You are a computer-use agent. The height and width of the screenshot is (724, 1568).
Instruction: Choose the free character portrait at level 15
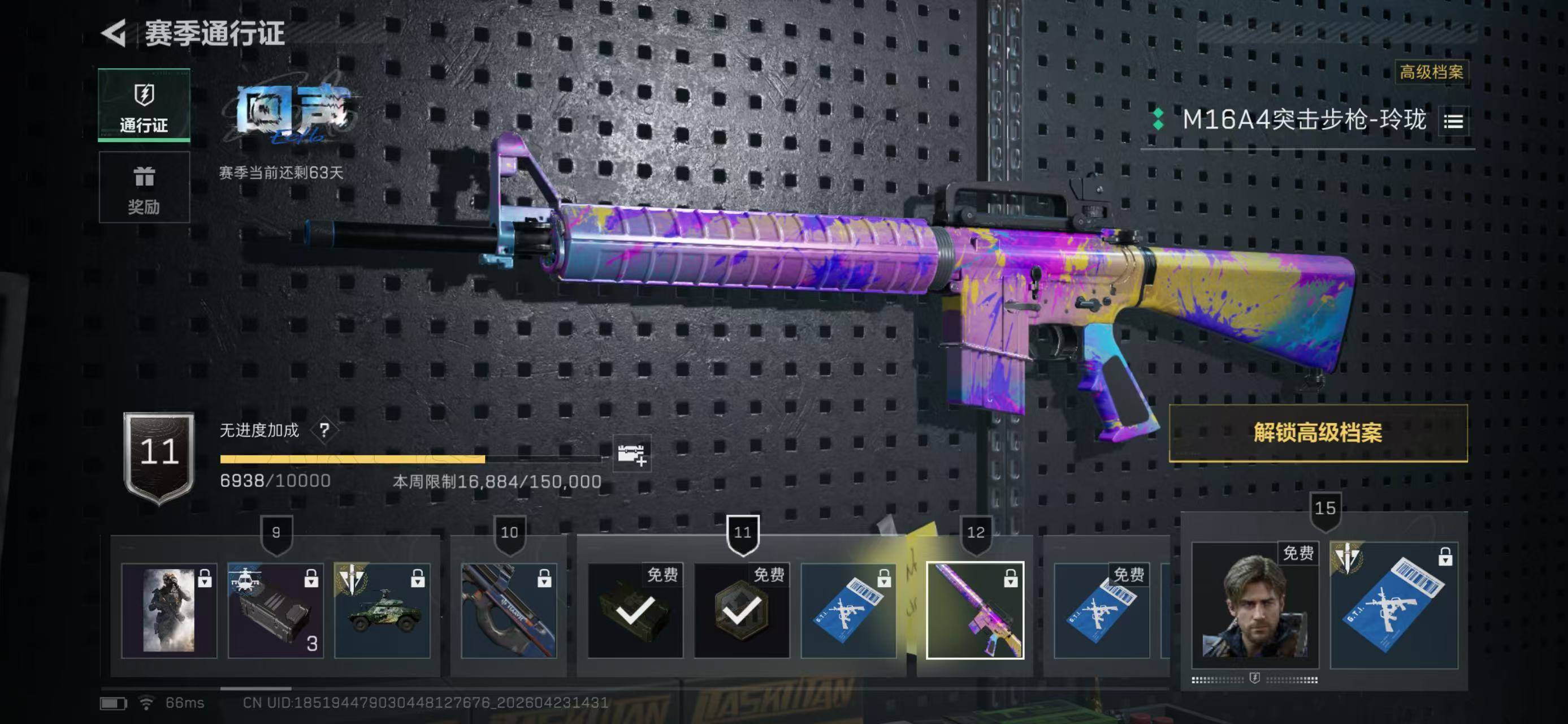(1254, 605)
